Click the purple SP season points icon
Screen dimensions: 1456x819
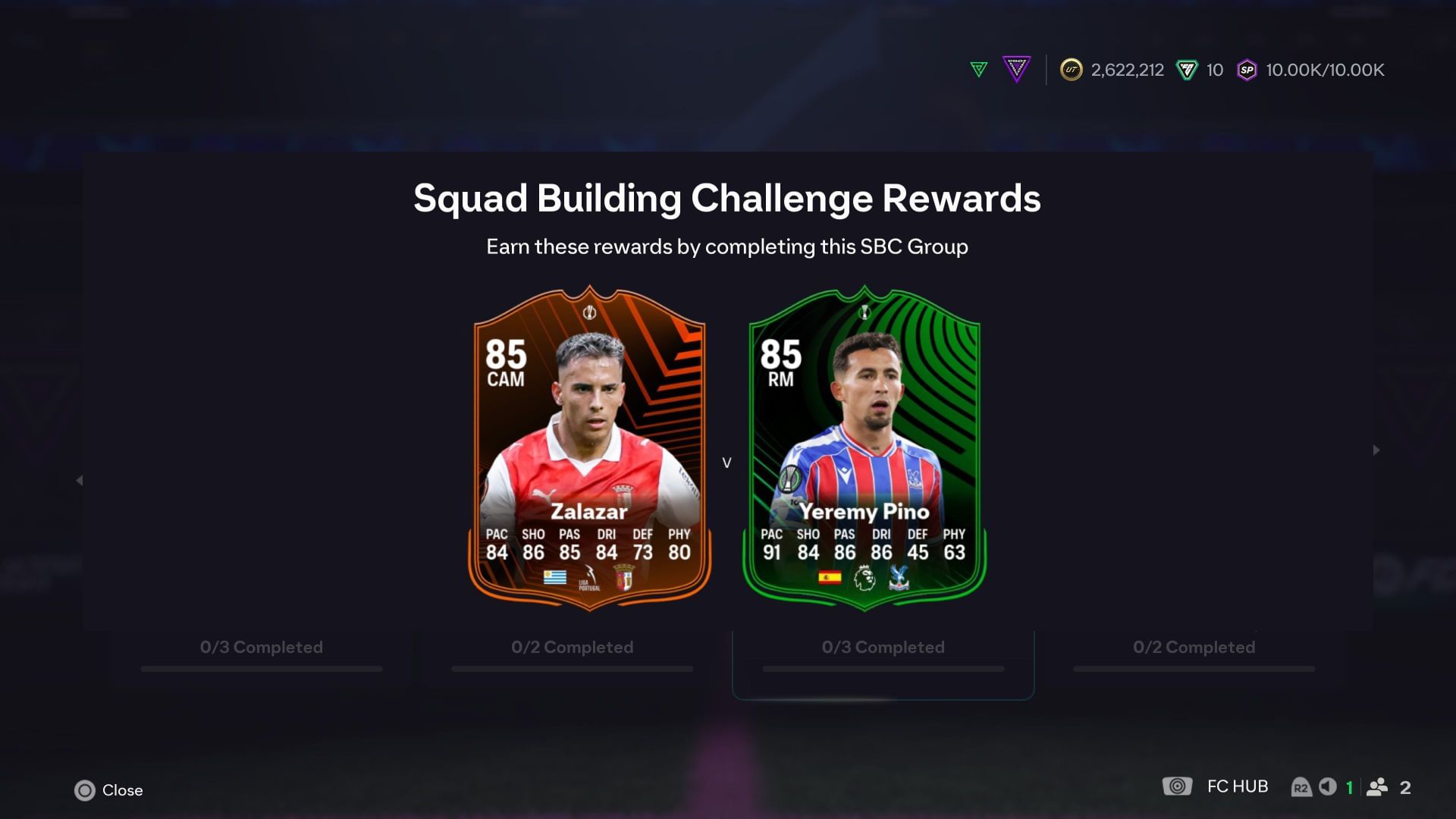click(x=1247, y=70)
